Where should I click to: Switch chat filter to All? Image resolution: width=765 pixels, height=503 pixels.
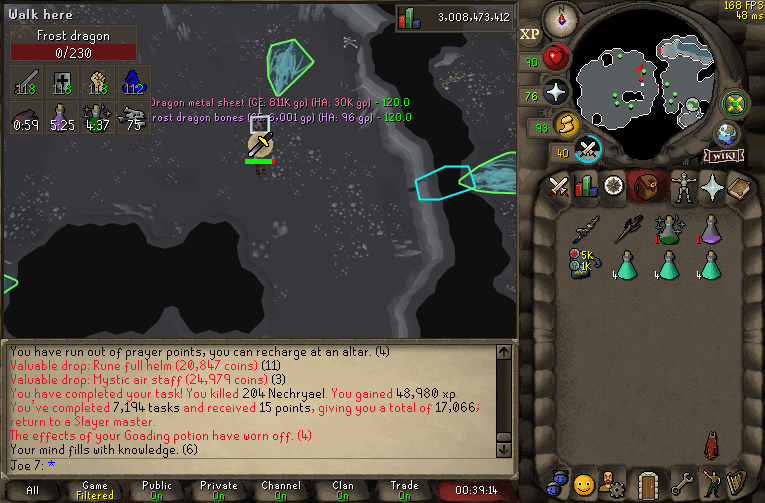(x=32, y=490)
